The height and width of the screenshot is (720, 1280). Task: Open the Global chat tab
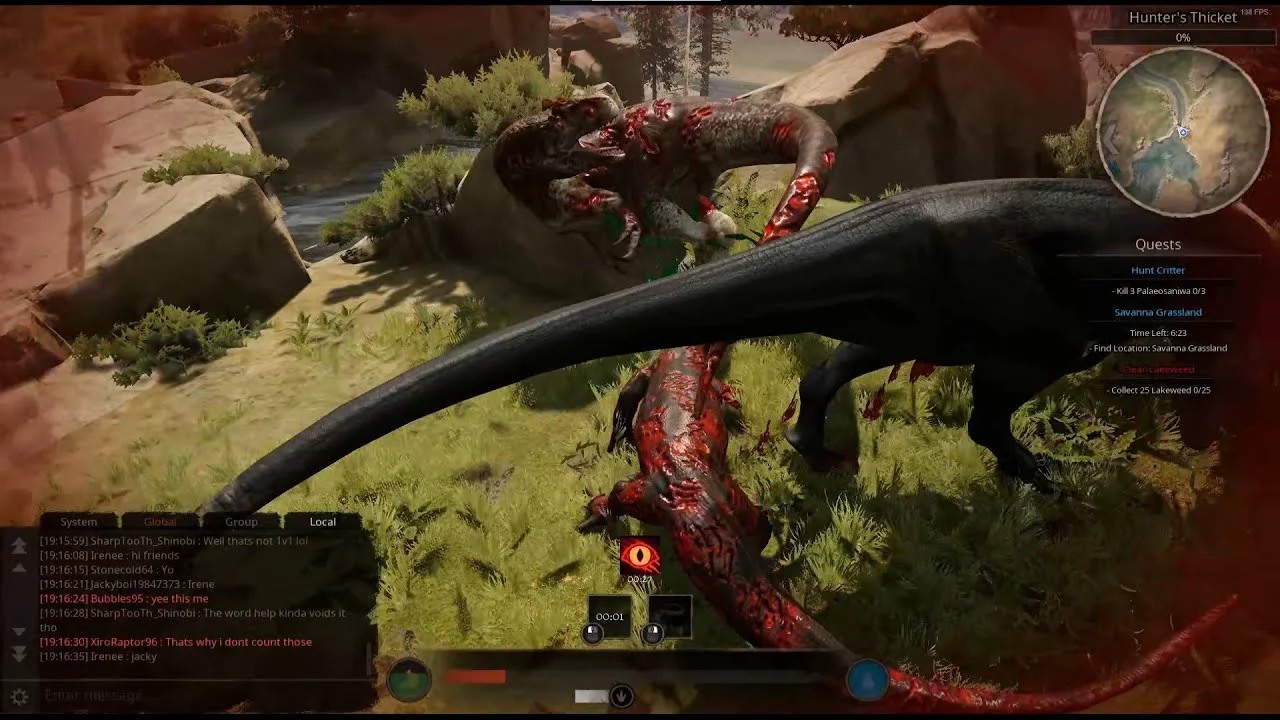pyautogui.click(x=160, y=521)
